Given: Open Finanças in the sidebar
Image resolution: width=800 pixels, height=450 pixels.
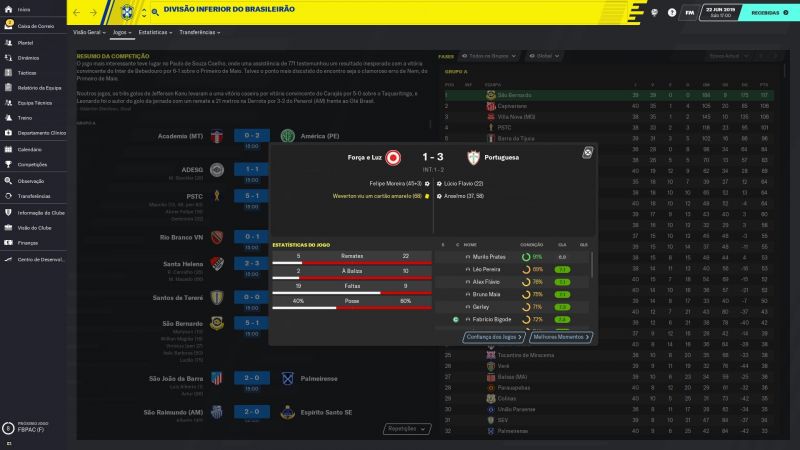Looking at the screenshot, I should [x=28, y=242].
